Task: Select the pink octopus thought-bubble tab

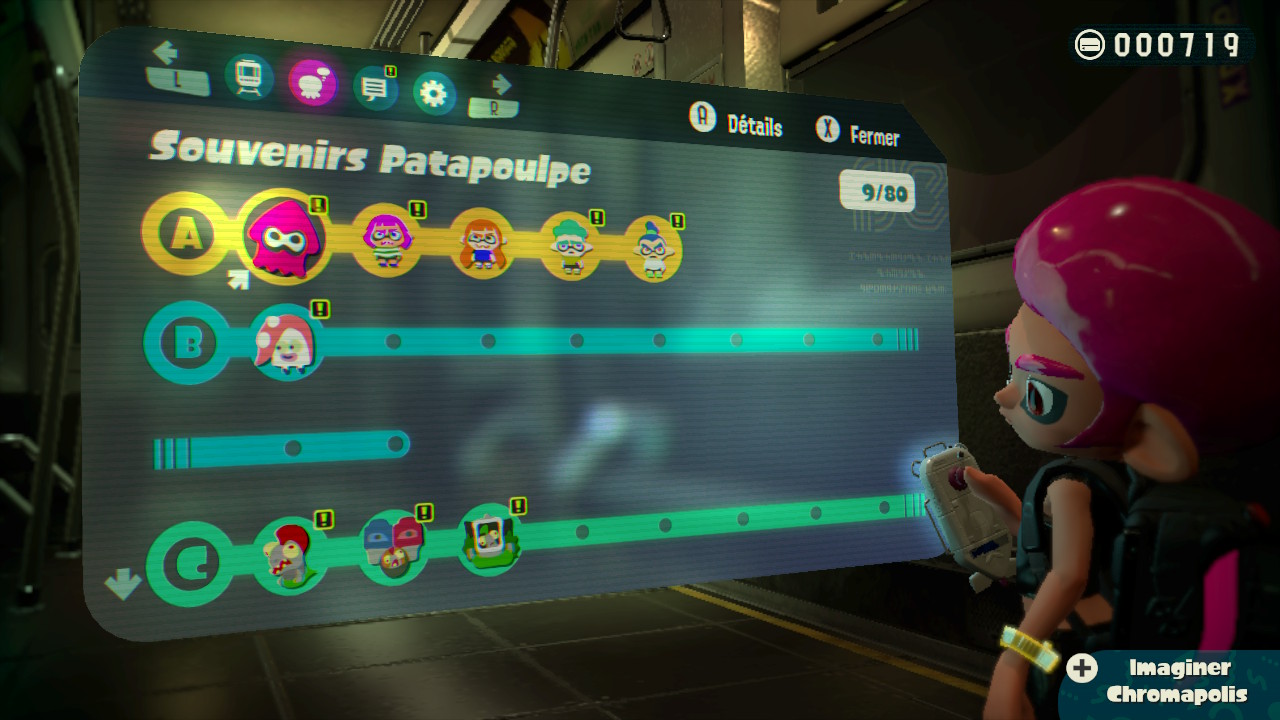Action: pos(312,82)
